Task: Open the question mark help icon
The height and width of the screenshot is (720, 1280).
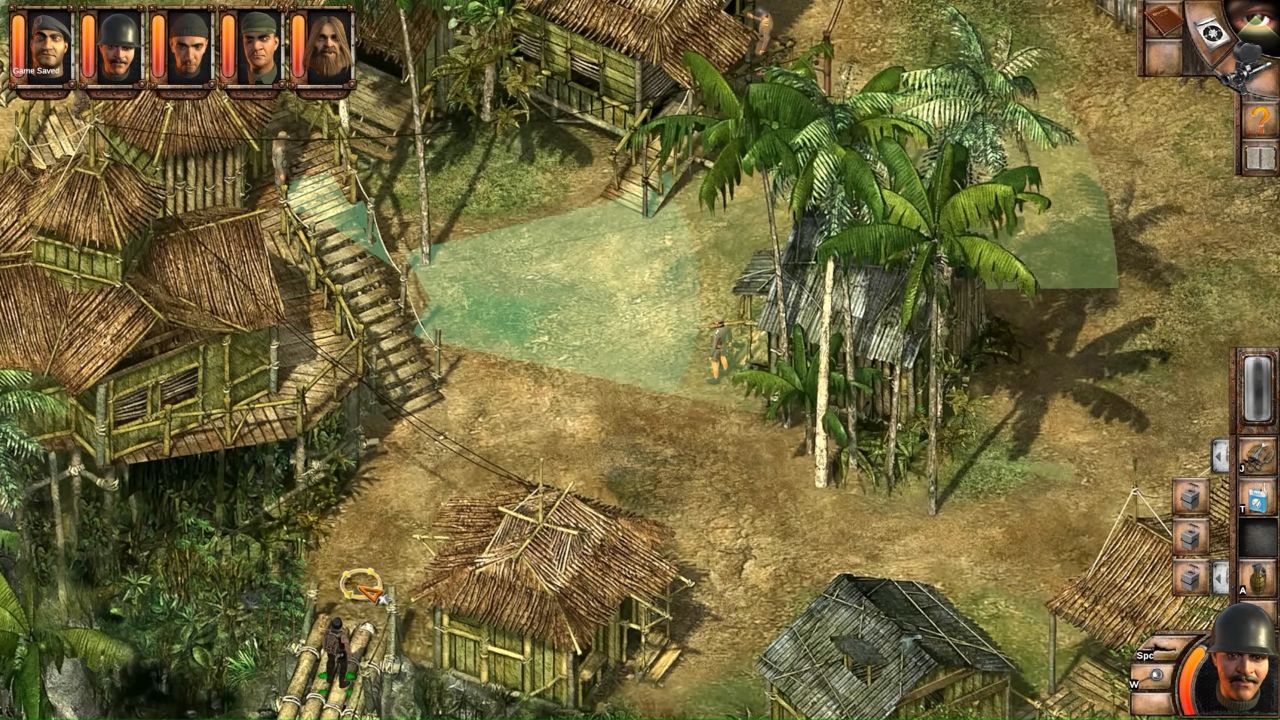Action: point(1259,117)
